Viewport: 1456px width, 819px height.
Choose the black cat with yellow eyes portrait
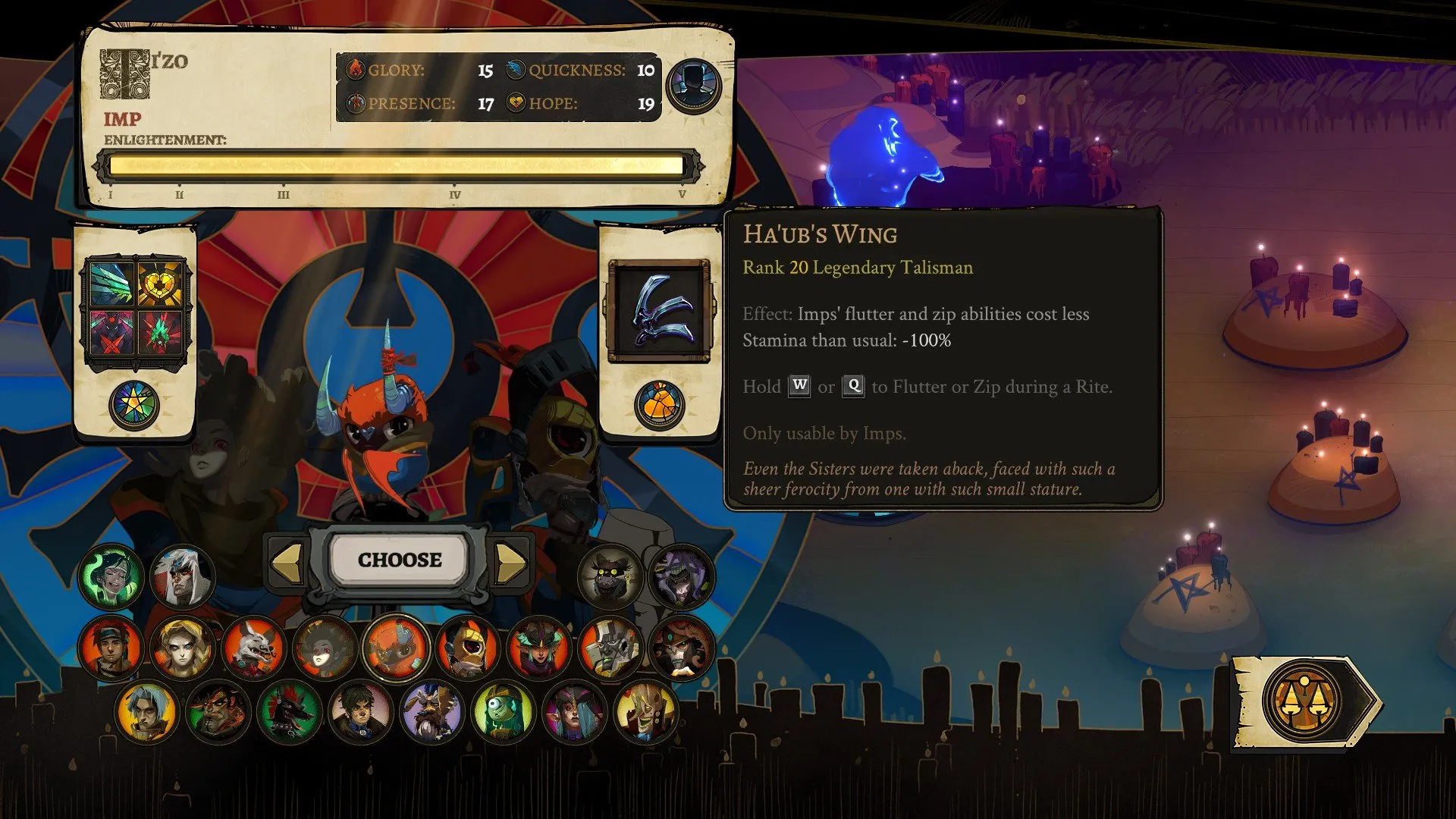point(610,578)
